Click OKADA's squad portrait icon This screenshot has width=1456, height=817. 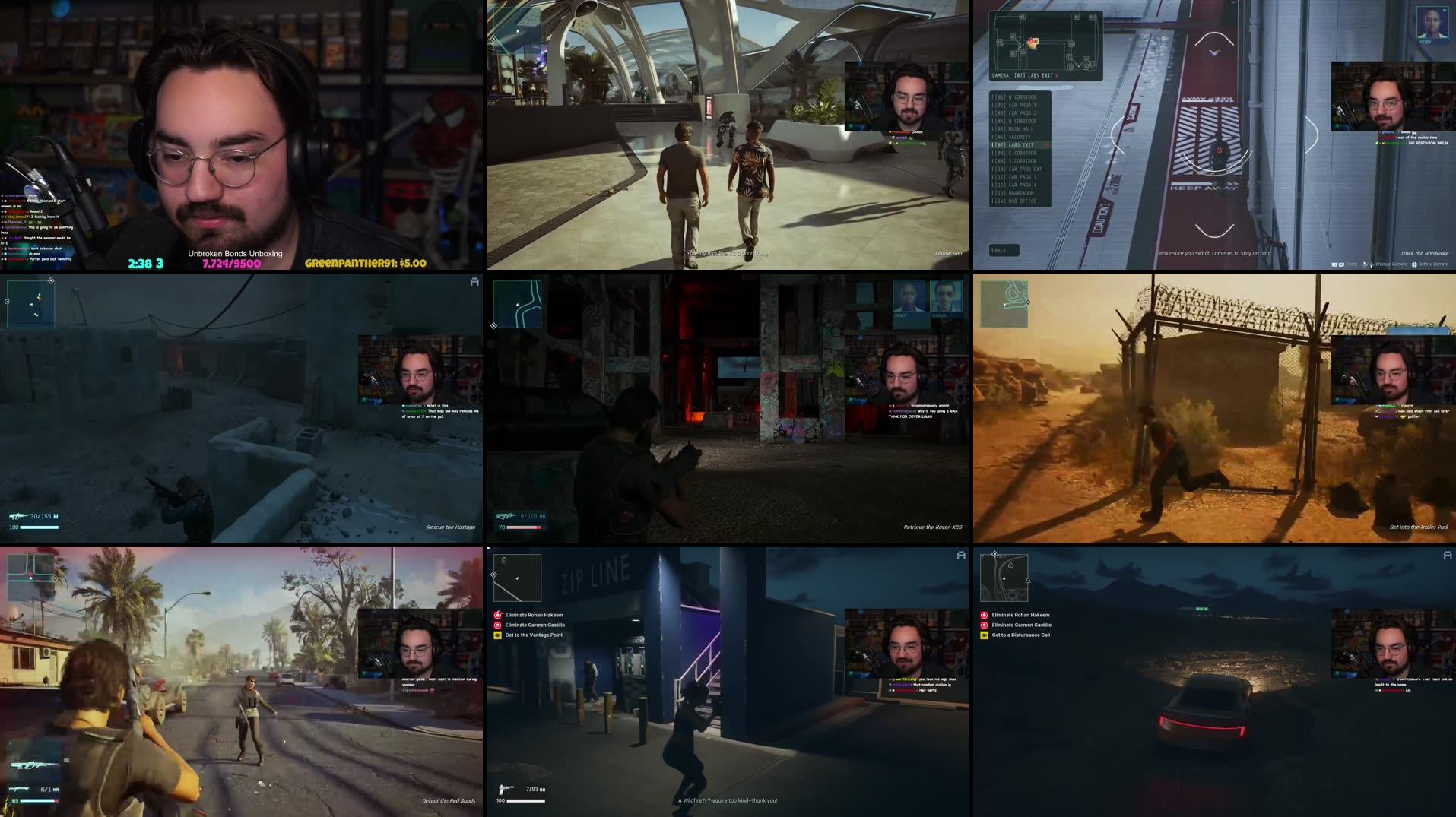(x=947, y=299)
